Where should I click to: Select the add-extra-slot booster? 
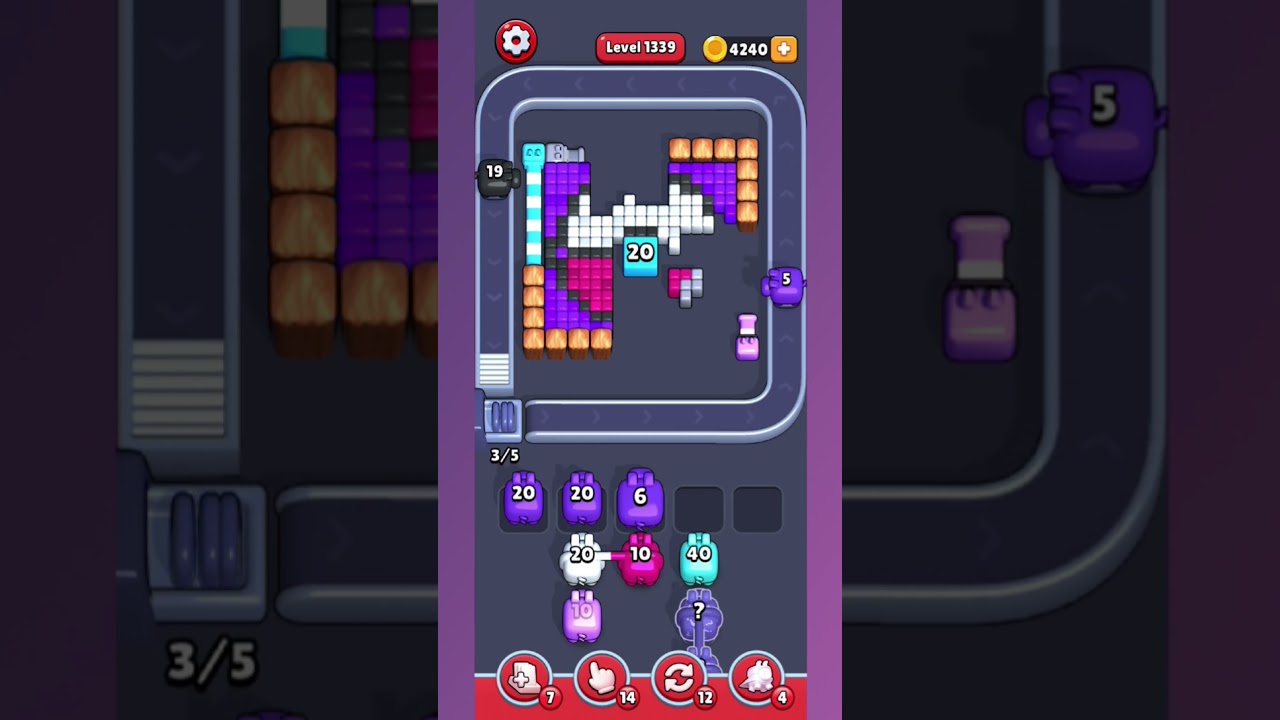tap(523, 678)
